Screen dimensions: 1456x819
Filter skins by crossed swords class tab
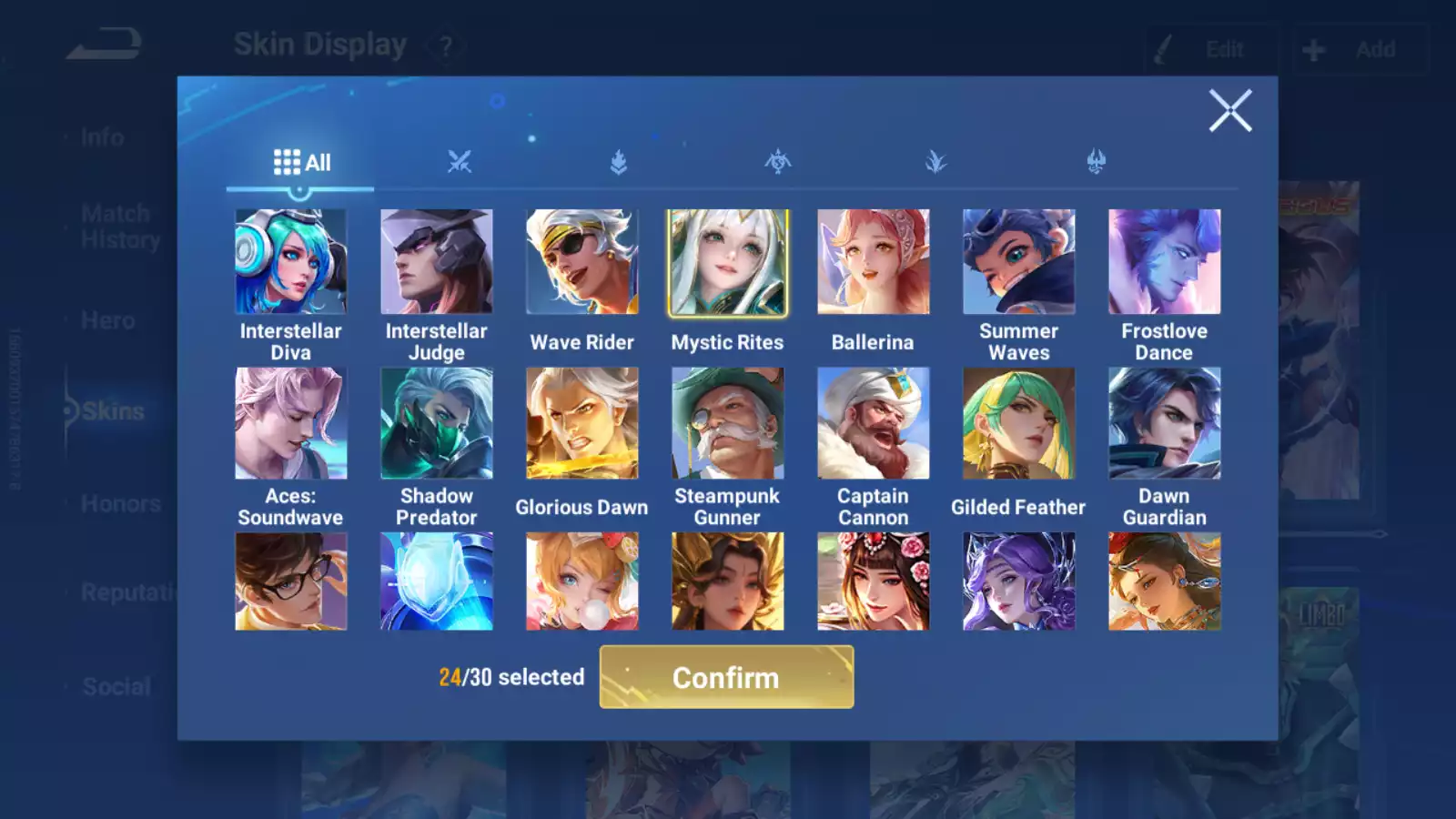(460, 162)
